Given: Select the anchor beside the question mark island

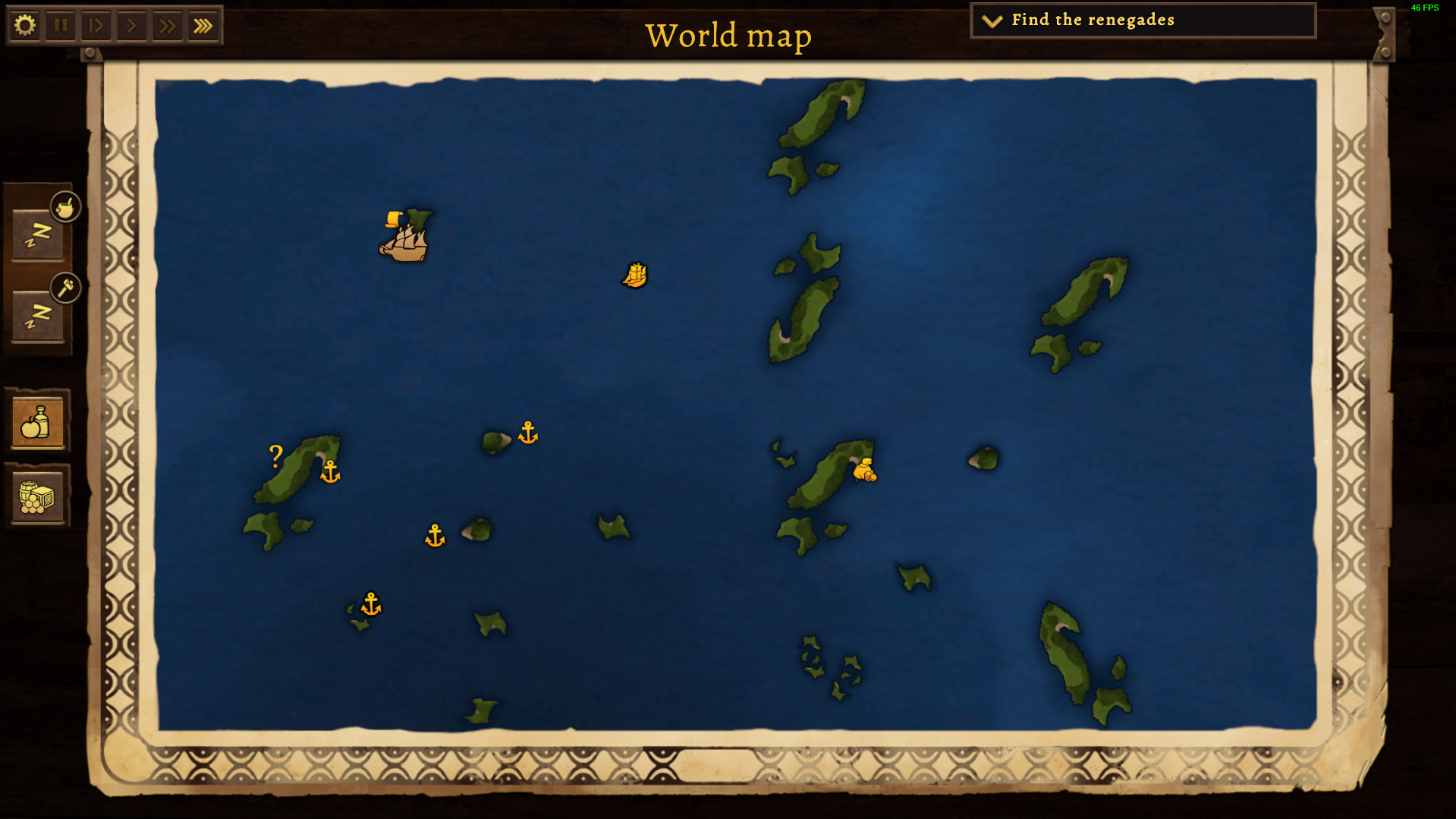Looking at the screenshot, I should coord(330,472).
